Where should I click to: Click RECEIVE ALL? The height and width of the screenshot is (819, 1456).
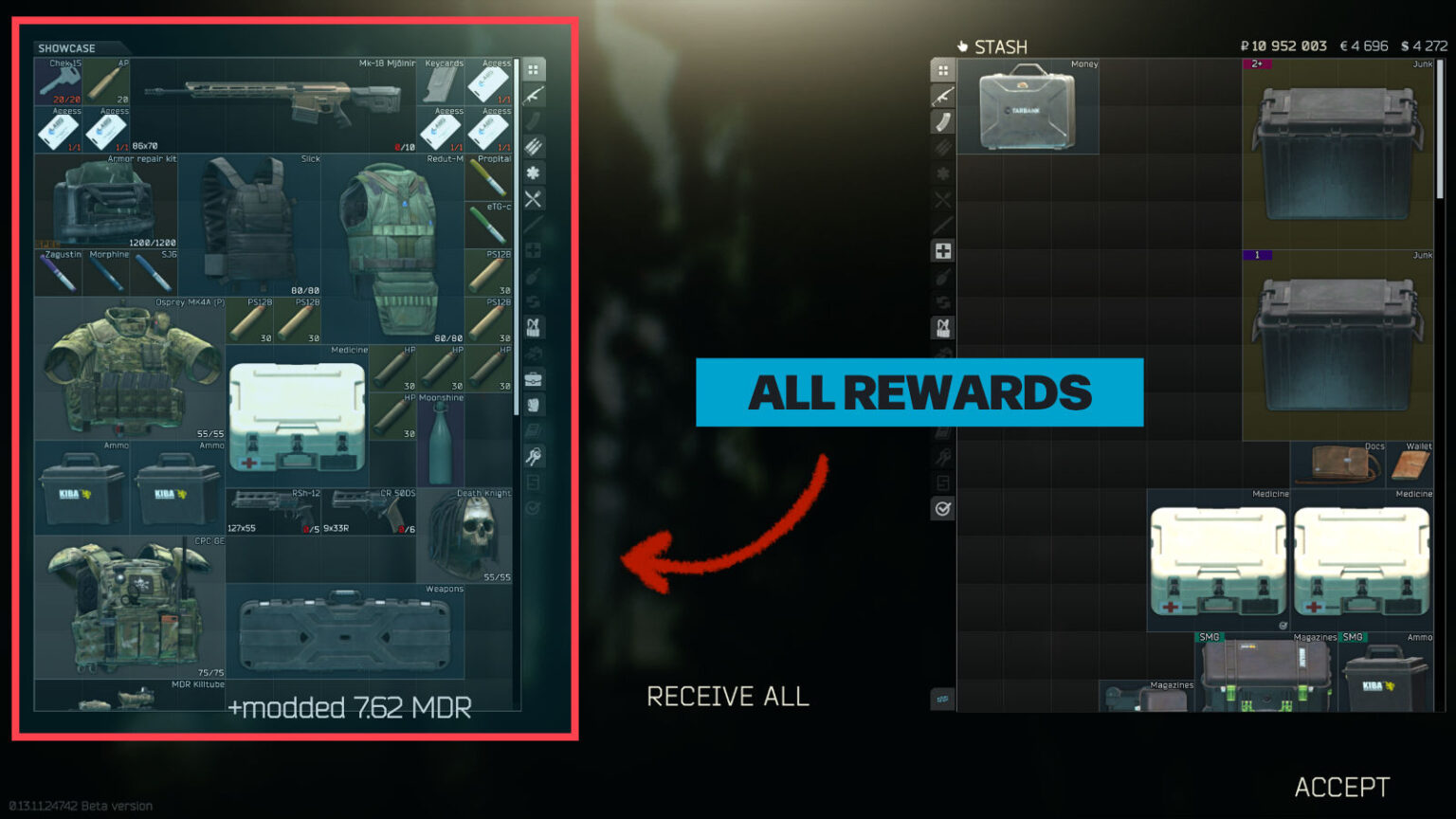[727, 697]
